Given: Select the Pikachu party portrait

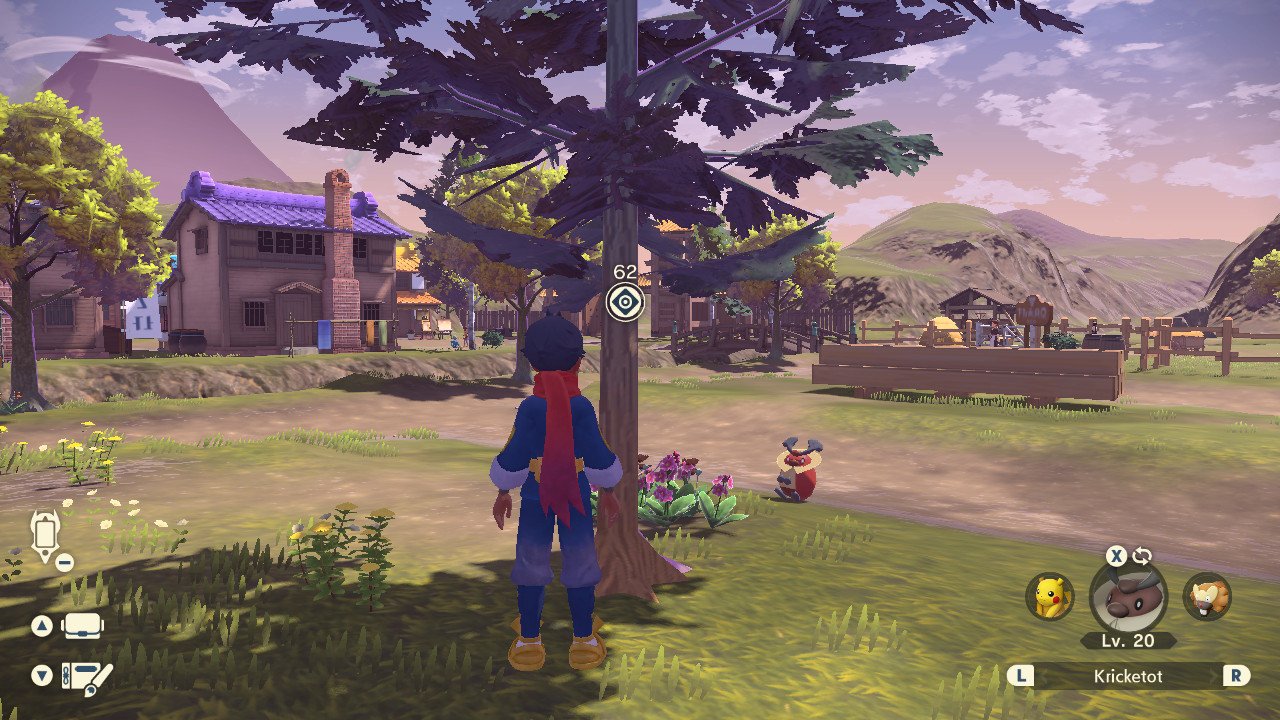Looking at the screenshot, I should click(1050, 597).
